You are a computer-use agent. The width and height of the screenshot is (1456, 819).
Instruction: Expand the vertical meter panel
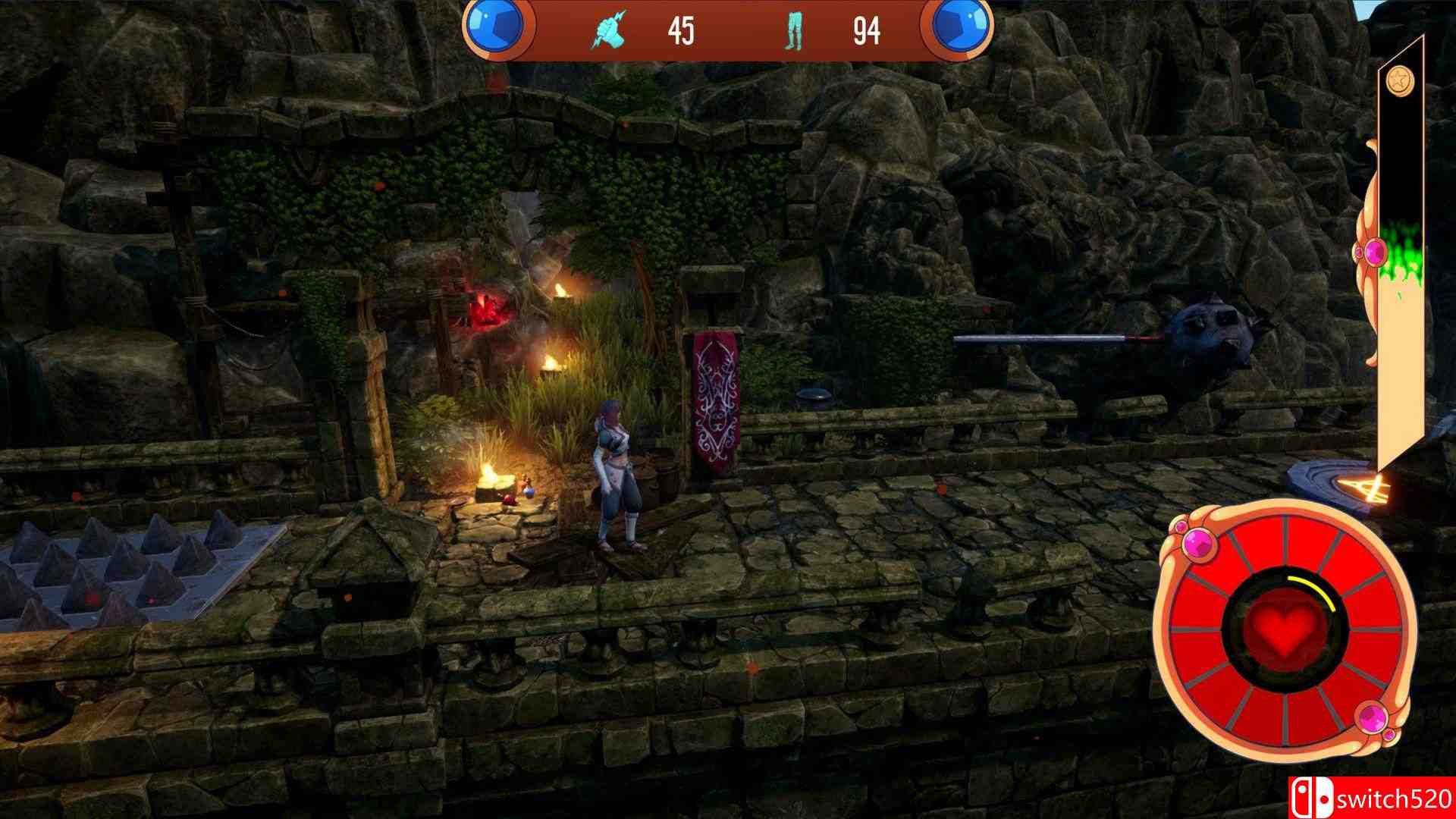tap(1403, 303)
